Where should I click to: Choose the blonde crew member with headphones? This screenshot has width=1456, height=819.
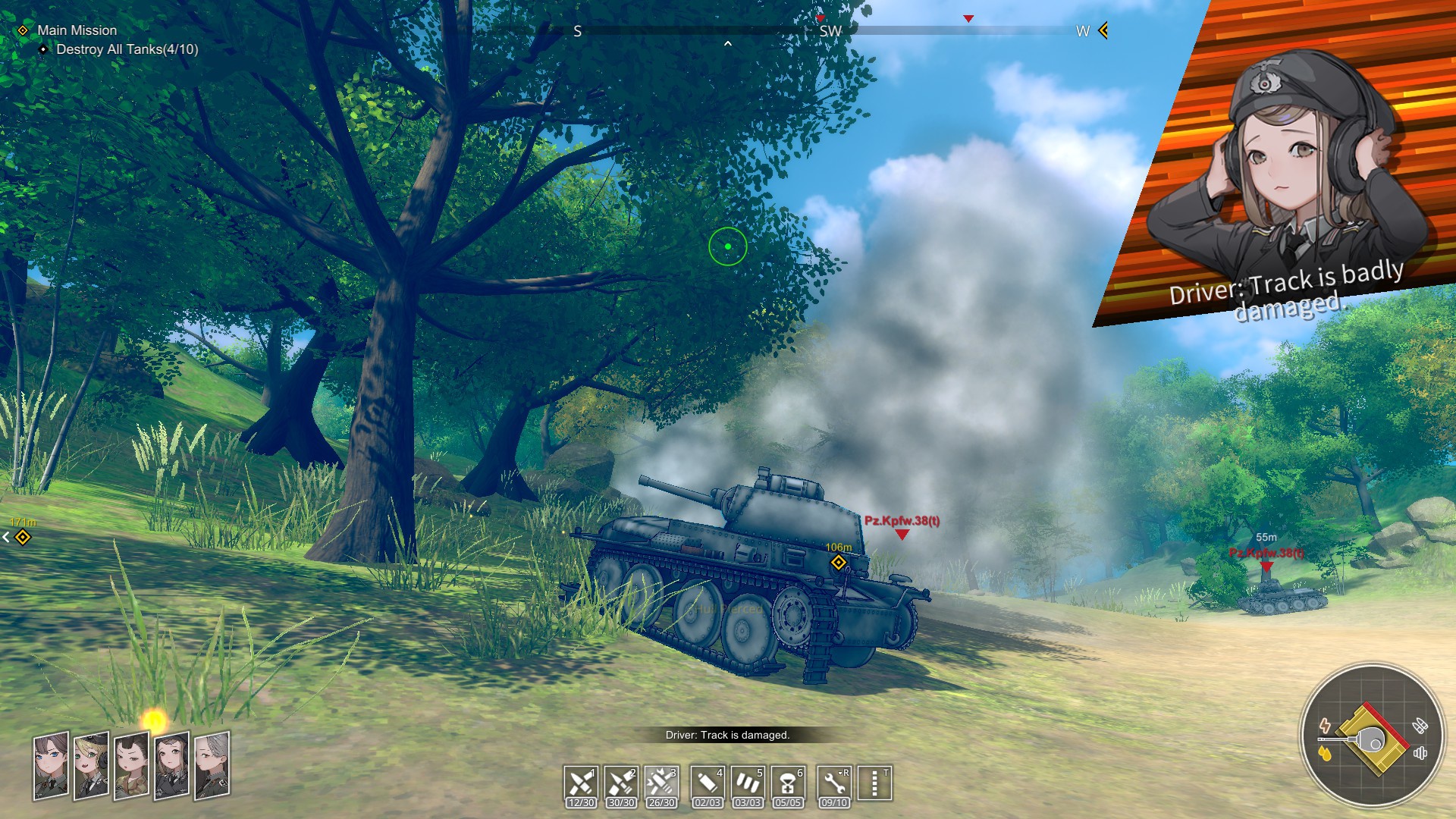pyautogui.click(x=91, y=766)
